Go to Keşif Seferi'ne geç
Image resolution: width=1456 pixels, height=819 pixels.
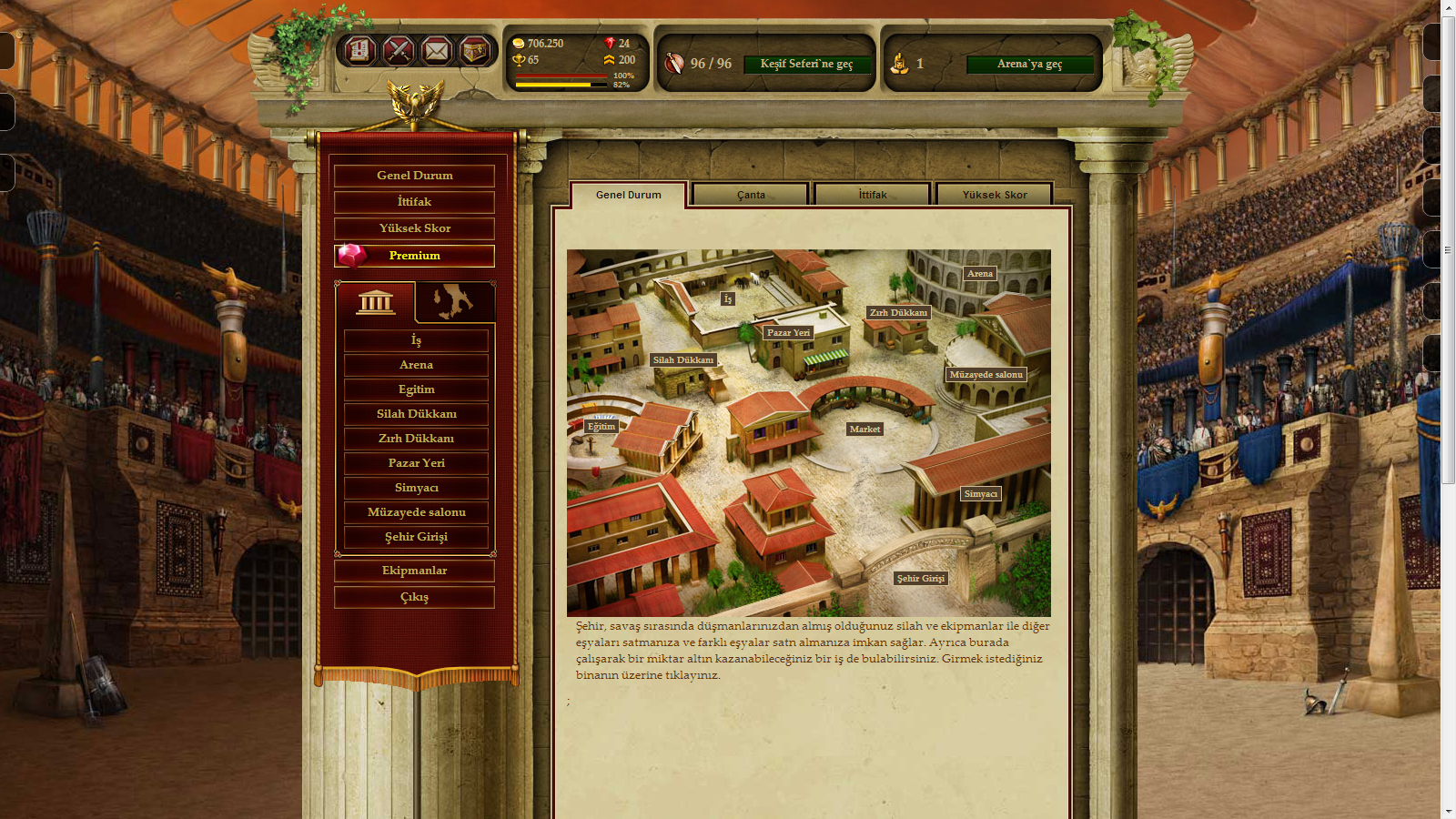click(806, 64)
